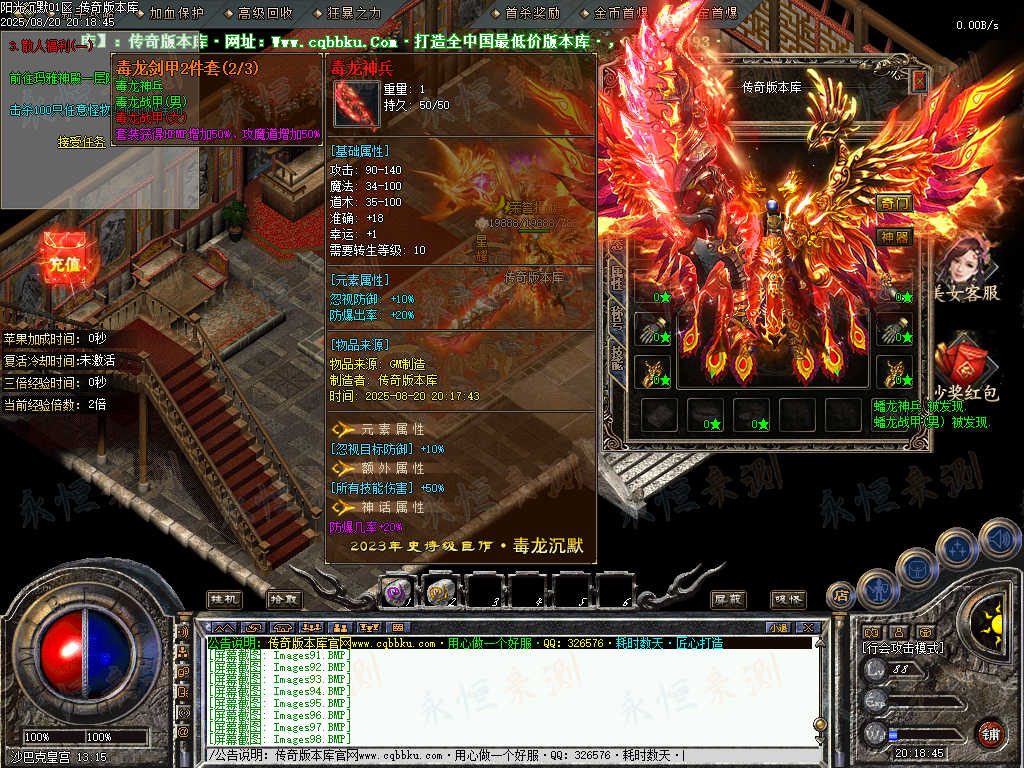
Task: Open the 首杀奖励 first-kill rewards menu
Action: click(532, 13)
